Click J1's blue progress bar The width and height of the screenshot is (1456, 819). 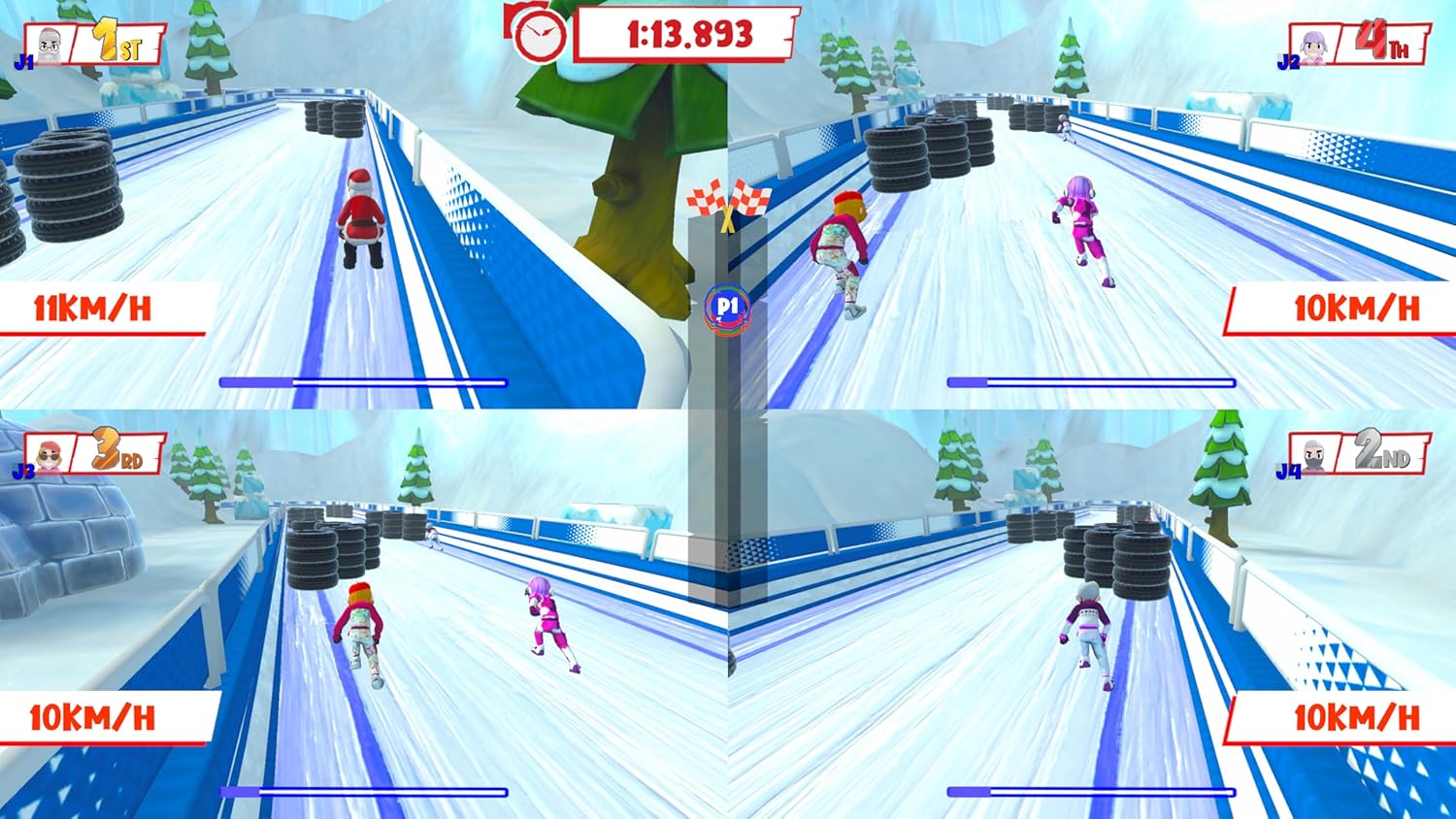362,381
